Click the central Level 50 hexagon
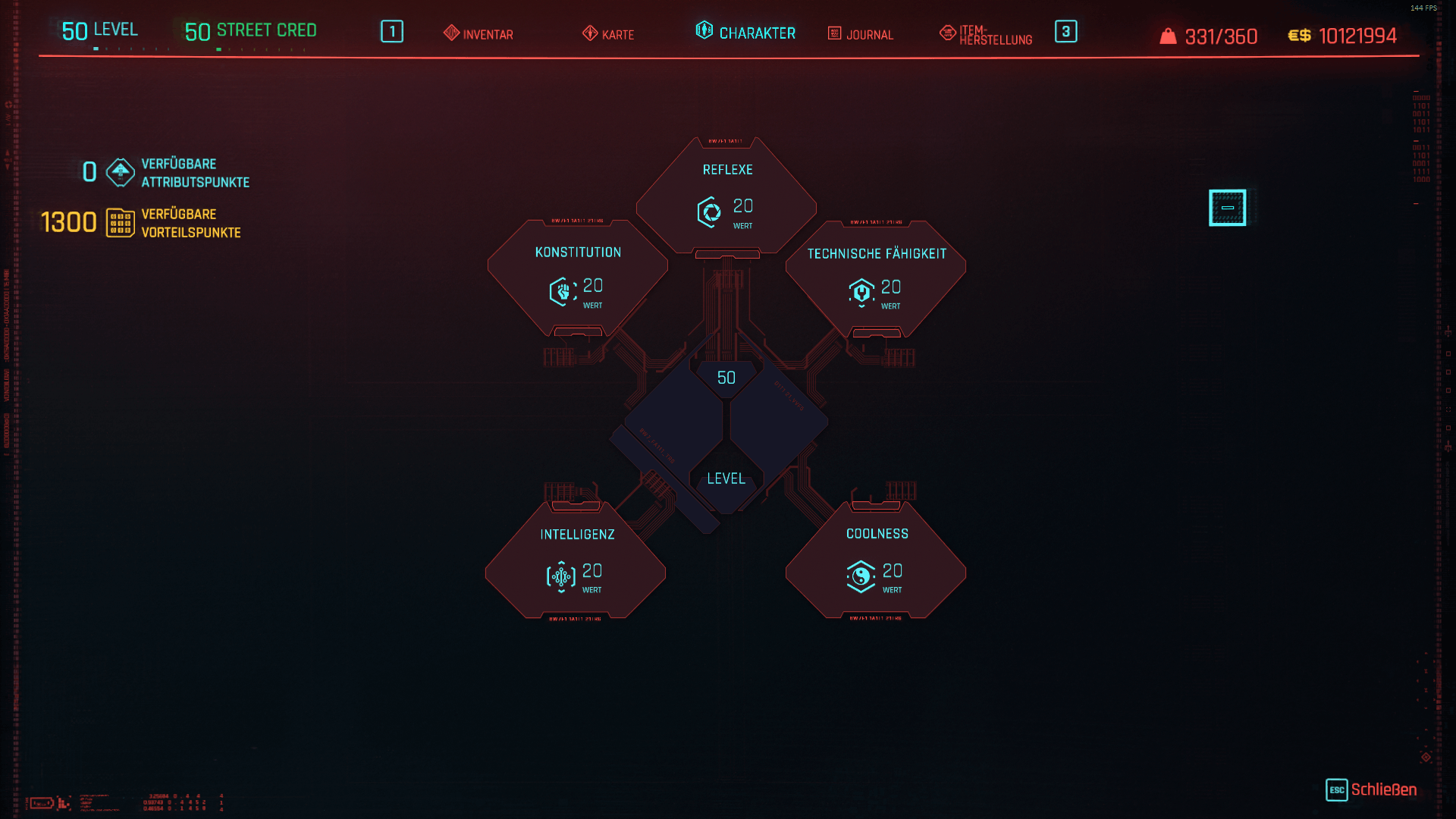This screenshot has height=819, width=1456. (726, 425)
